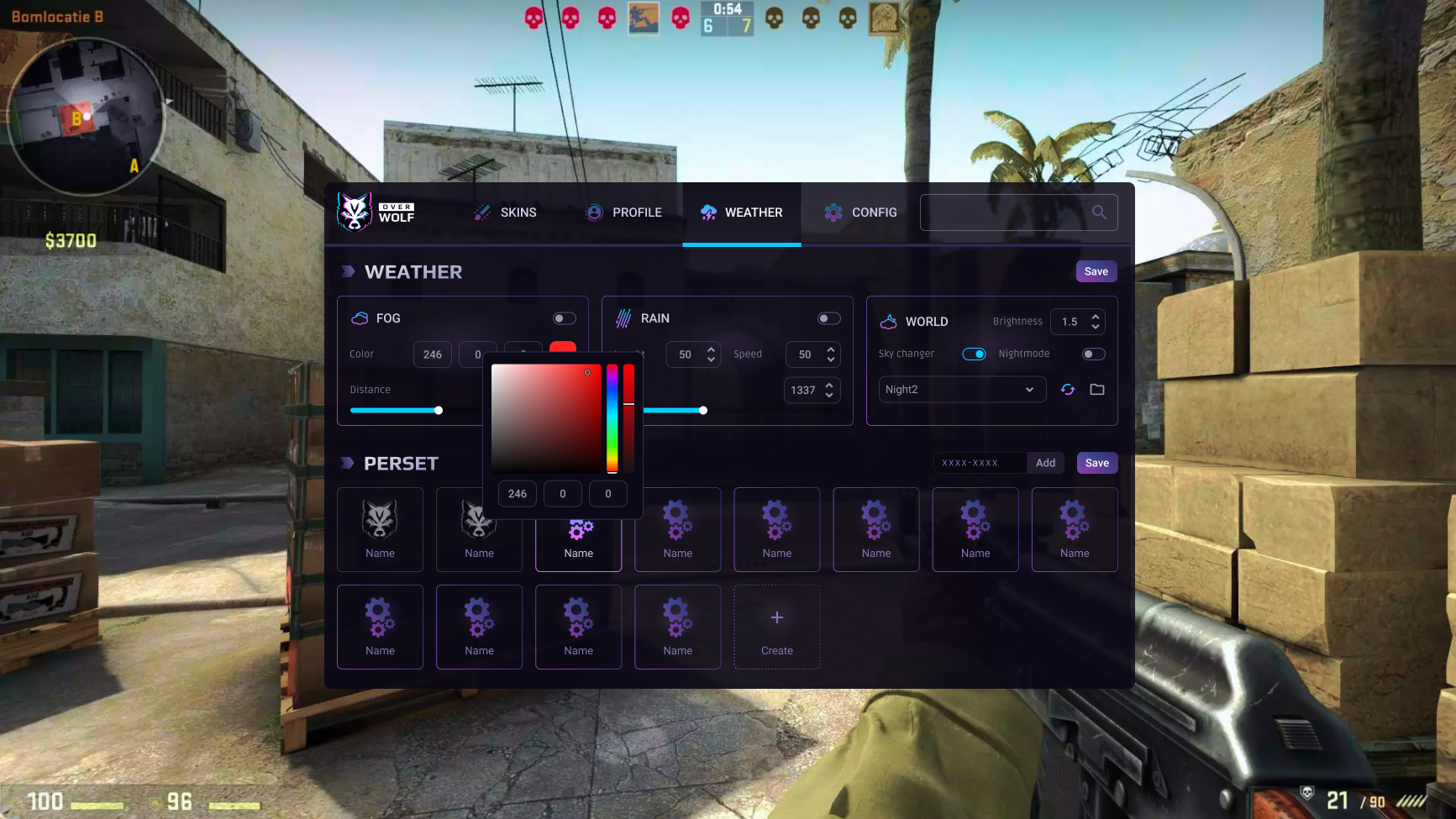This screenshot has height=819, width=1456.
Task: Pick a hue on the rainbow bar
Action: click(x=612, y=418)
